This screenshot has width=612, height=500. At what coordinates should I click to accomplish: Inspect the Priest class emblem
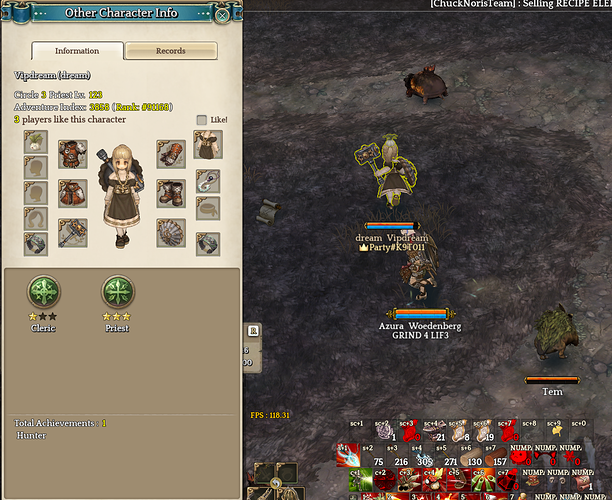click(119, 293)
